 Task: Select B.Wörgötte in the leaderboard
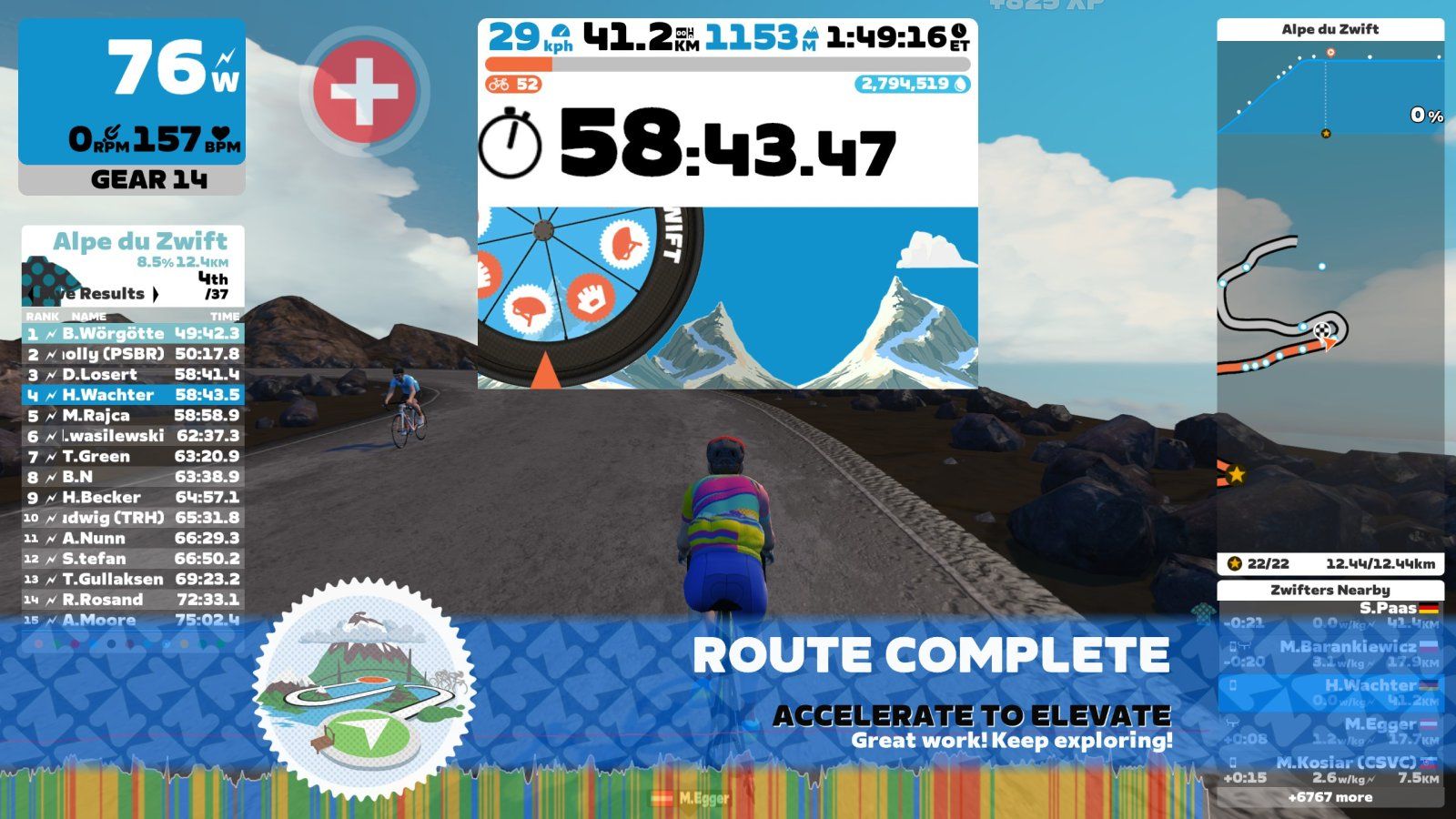pyautogui.click(x=133, y=334)
